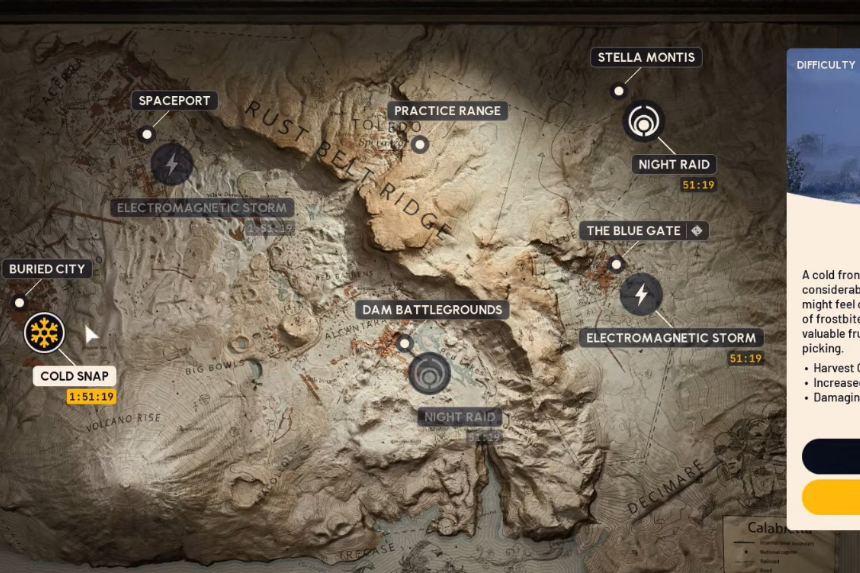Click the yellow button in the side panel

tap(832, 496)
